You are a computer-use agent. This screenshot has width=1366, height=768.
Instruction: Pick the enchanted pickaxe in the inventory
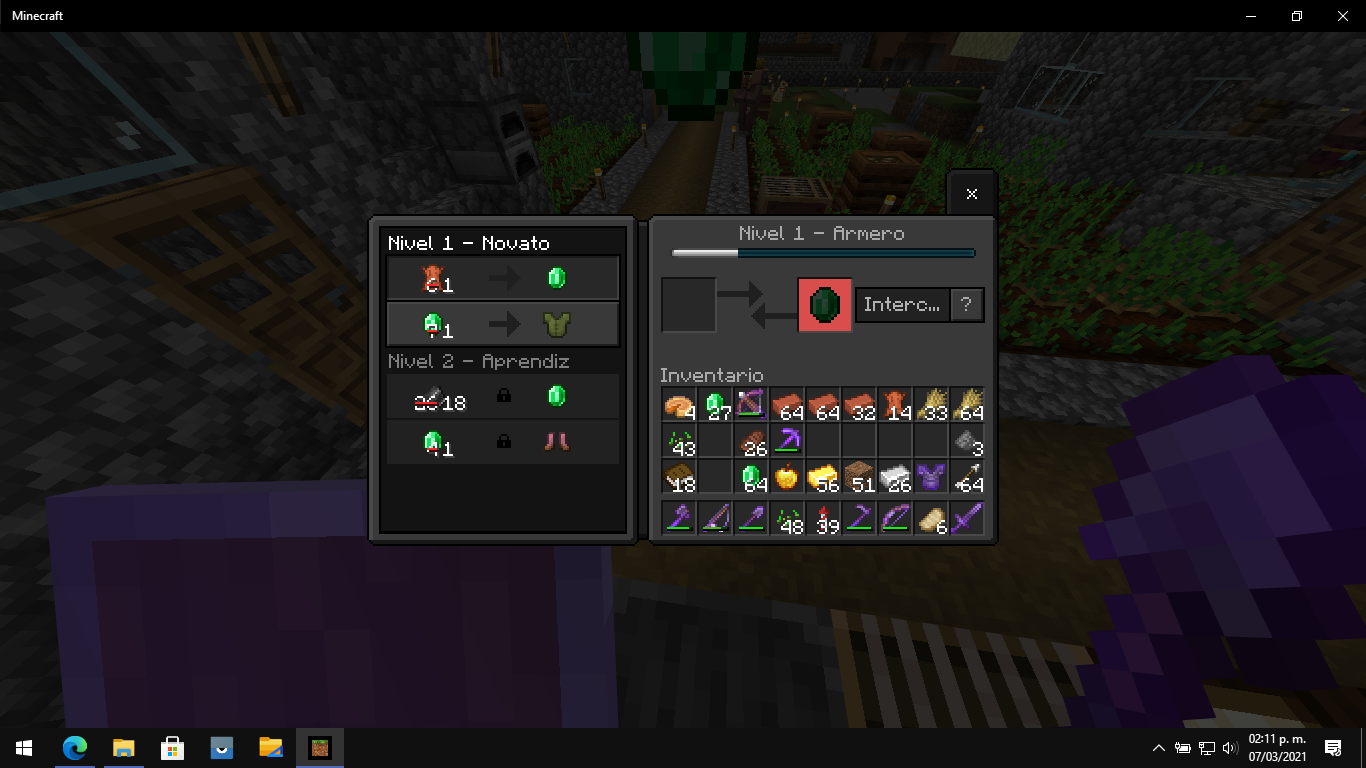tap(787, 441)
